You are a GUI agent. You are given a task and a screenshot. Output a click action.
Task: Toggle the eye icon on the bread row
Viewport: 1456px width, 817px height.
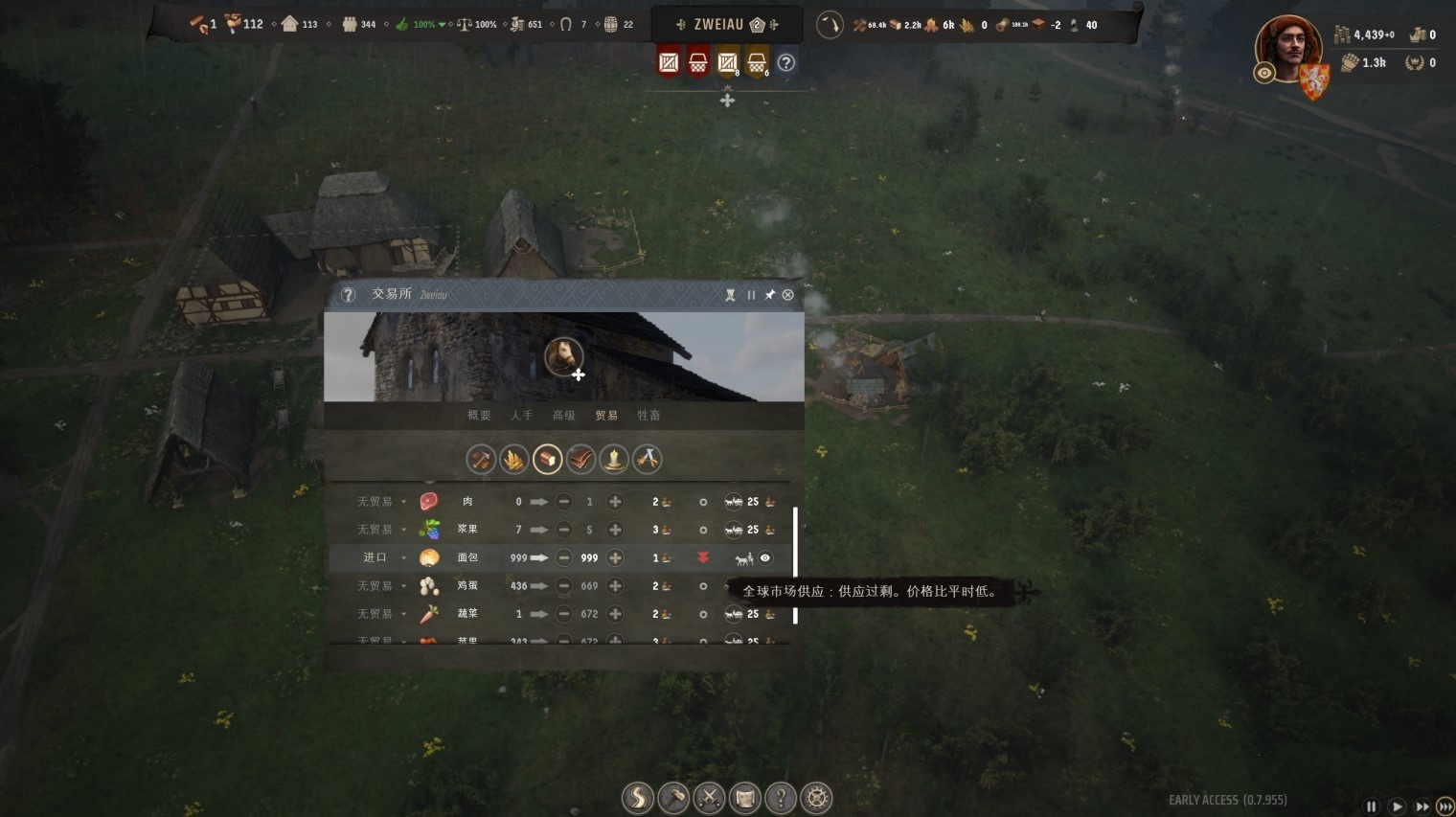765,557
